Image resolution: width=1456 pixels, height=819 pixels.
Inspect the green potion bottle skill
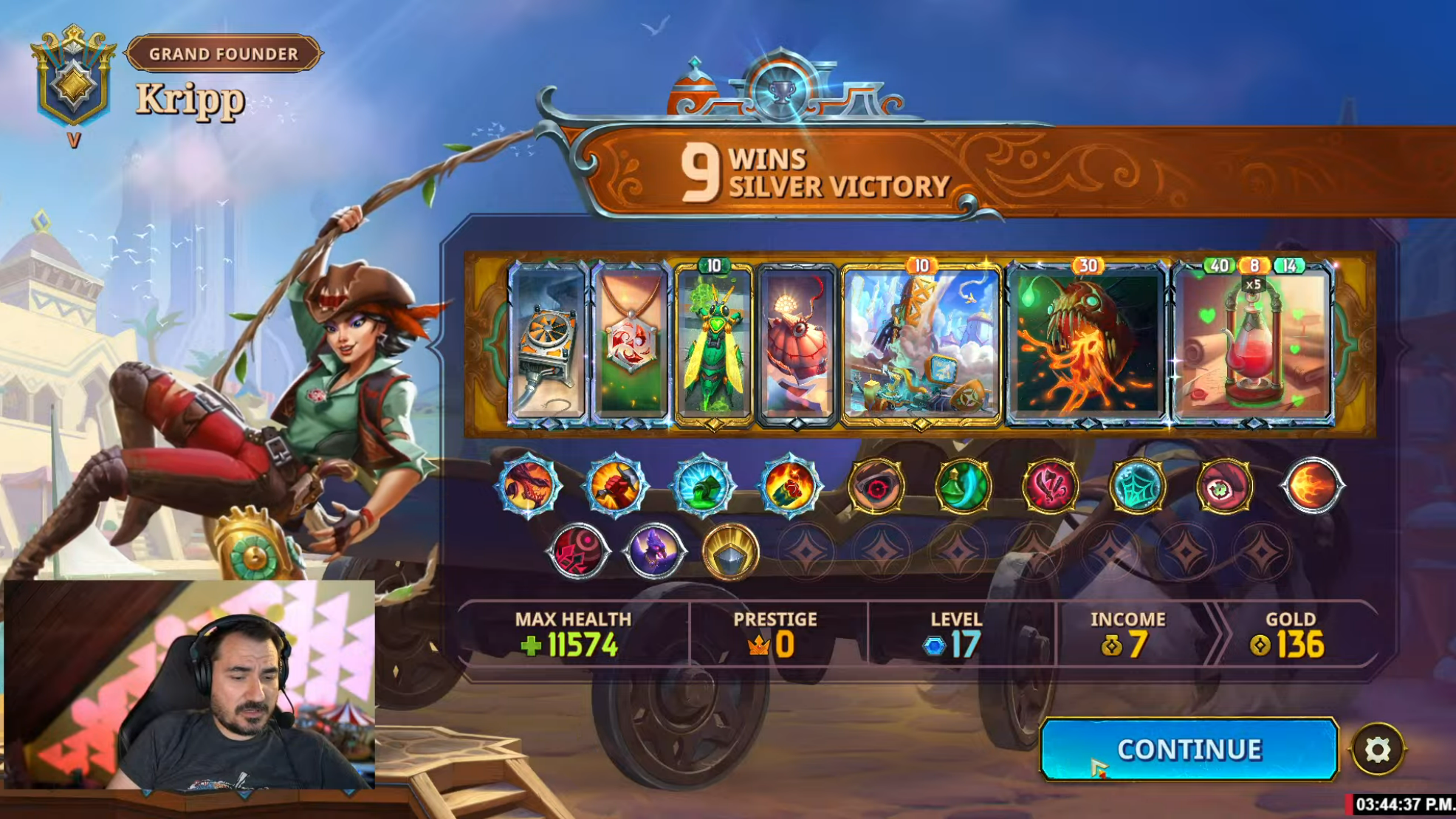[964, 486]
